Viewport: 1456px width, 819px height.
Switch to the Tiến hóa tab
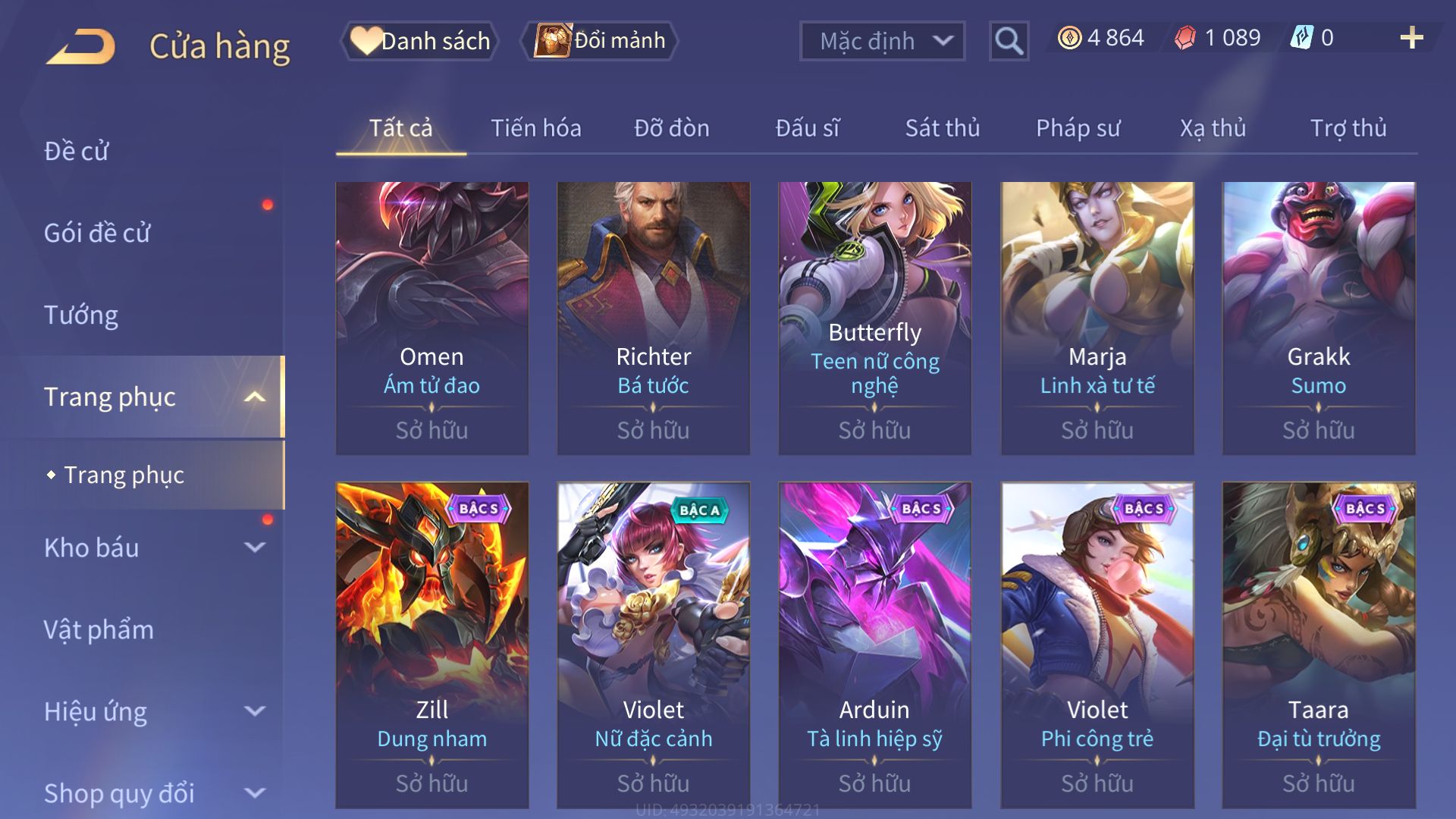click(535, 128)
